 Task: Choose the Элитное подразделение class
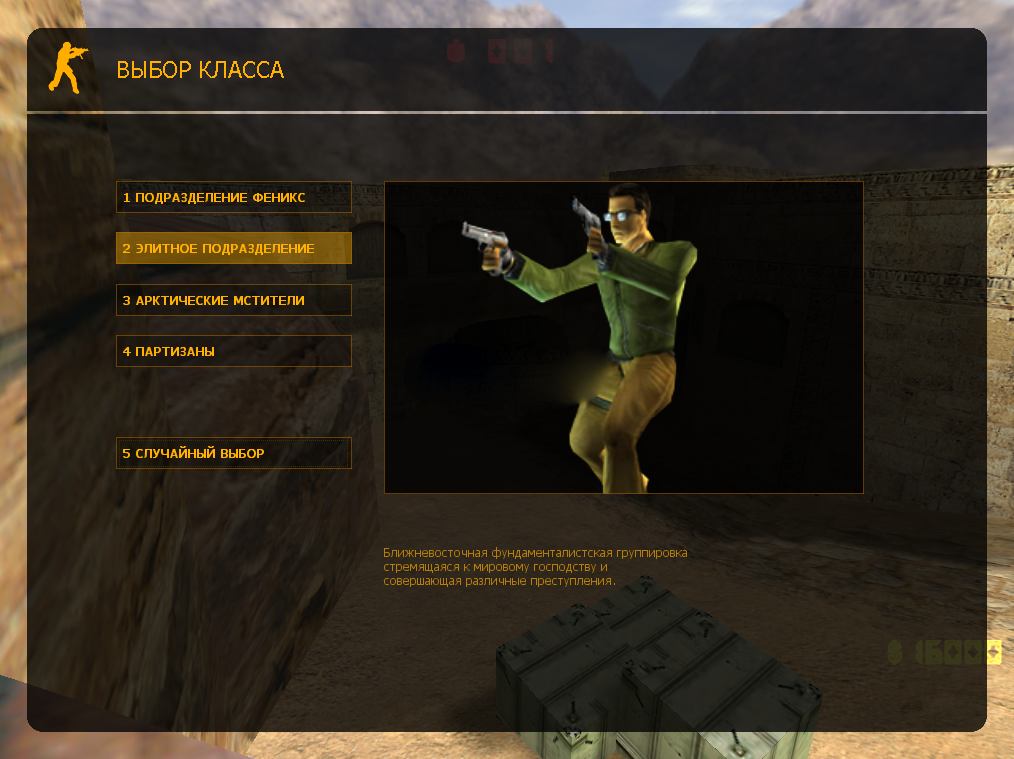pyautogui.click(x=233, y=248)
